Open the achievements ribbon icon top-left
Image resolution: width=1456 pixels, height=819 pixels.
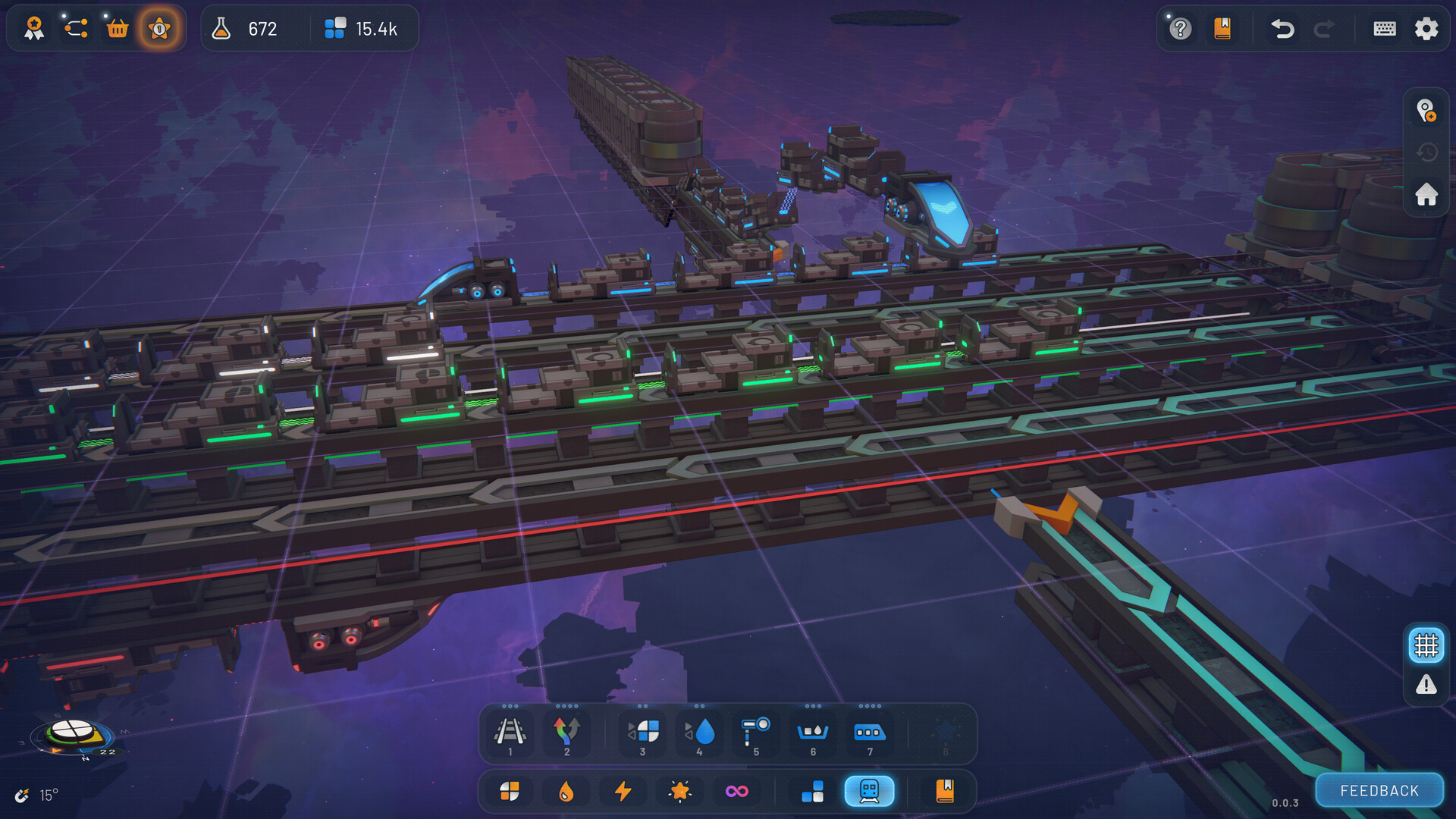[33, 28]
